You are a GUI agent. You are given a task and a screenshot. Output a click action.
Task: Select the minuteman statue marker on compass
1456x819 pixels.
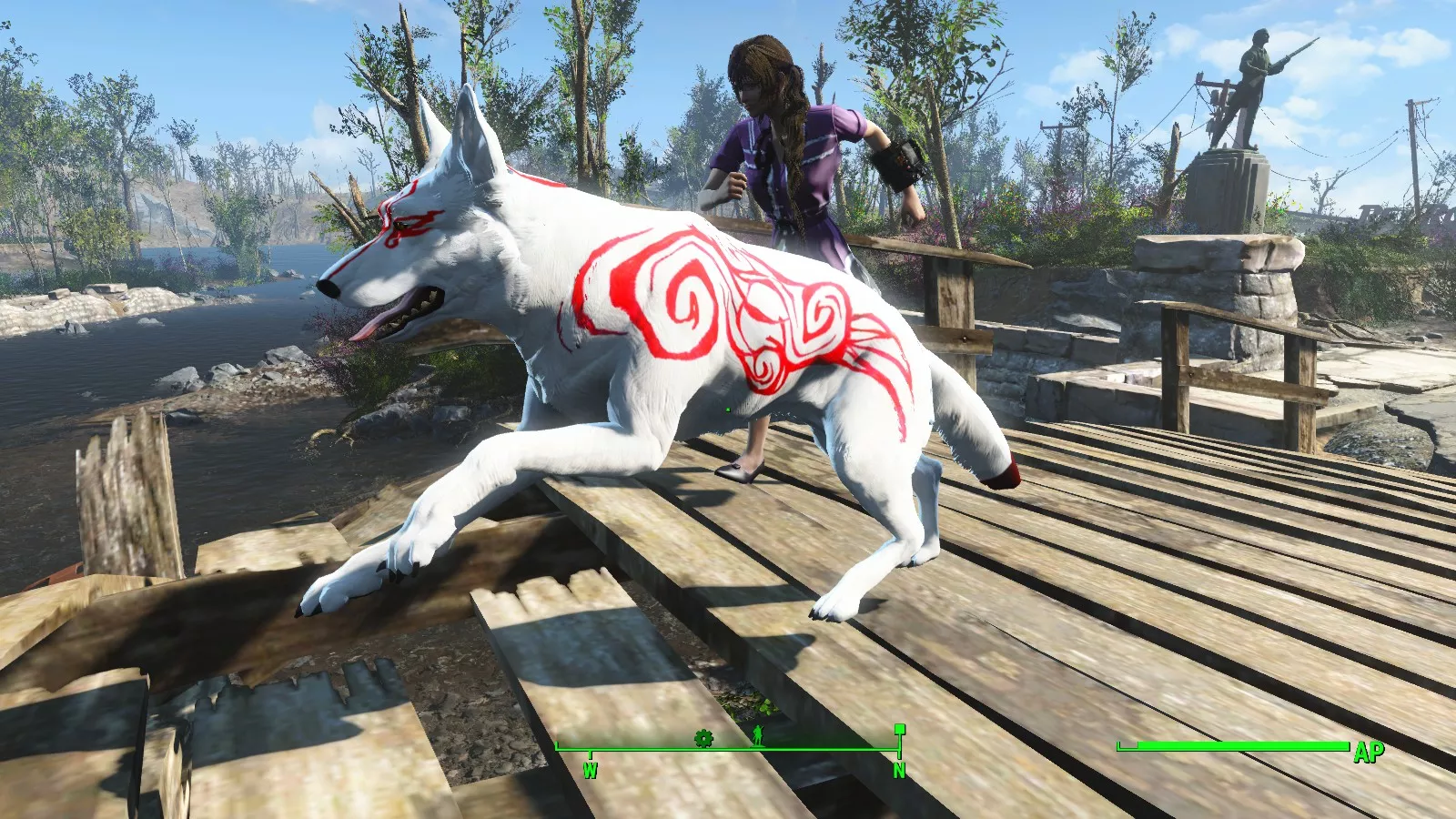(x=757, y=736)
